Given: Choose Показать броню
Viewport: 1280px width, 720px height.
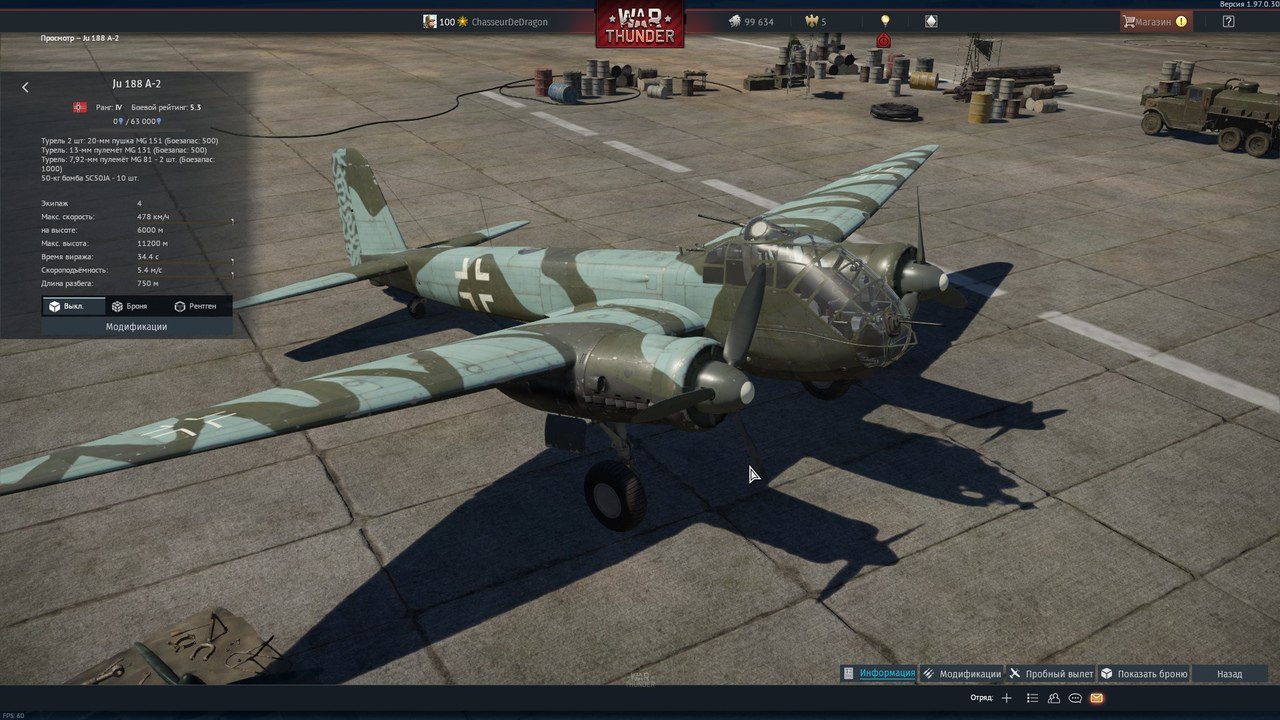Looking at the screenshot, I should tap(1144, 674).
